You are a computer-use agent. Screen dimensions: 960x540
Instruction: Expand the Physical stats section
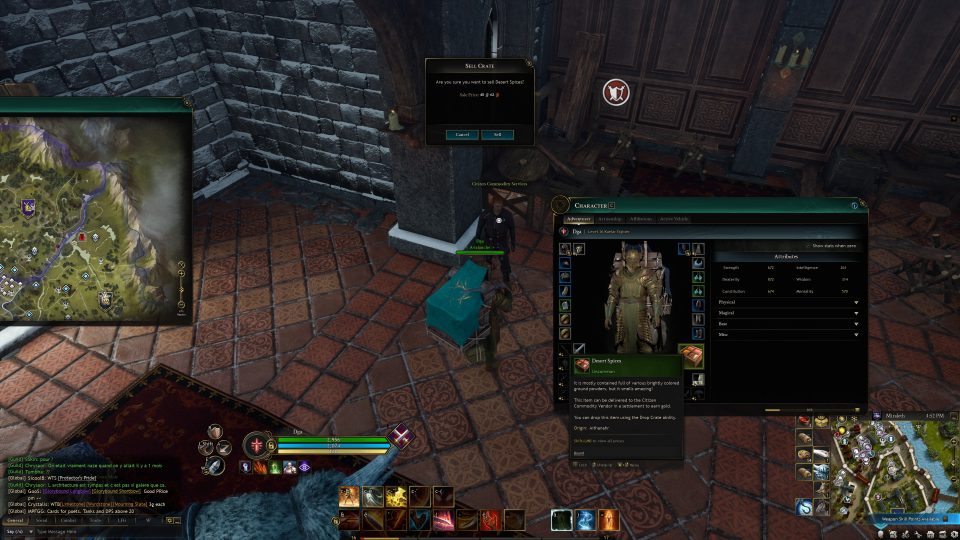point(788,301)
